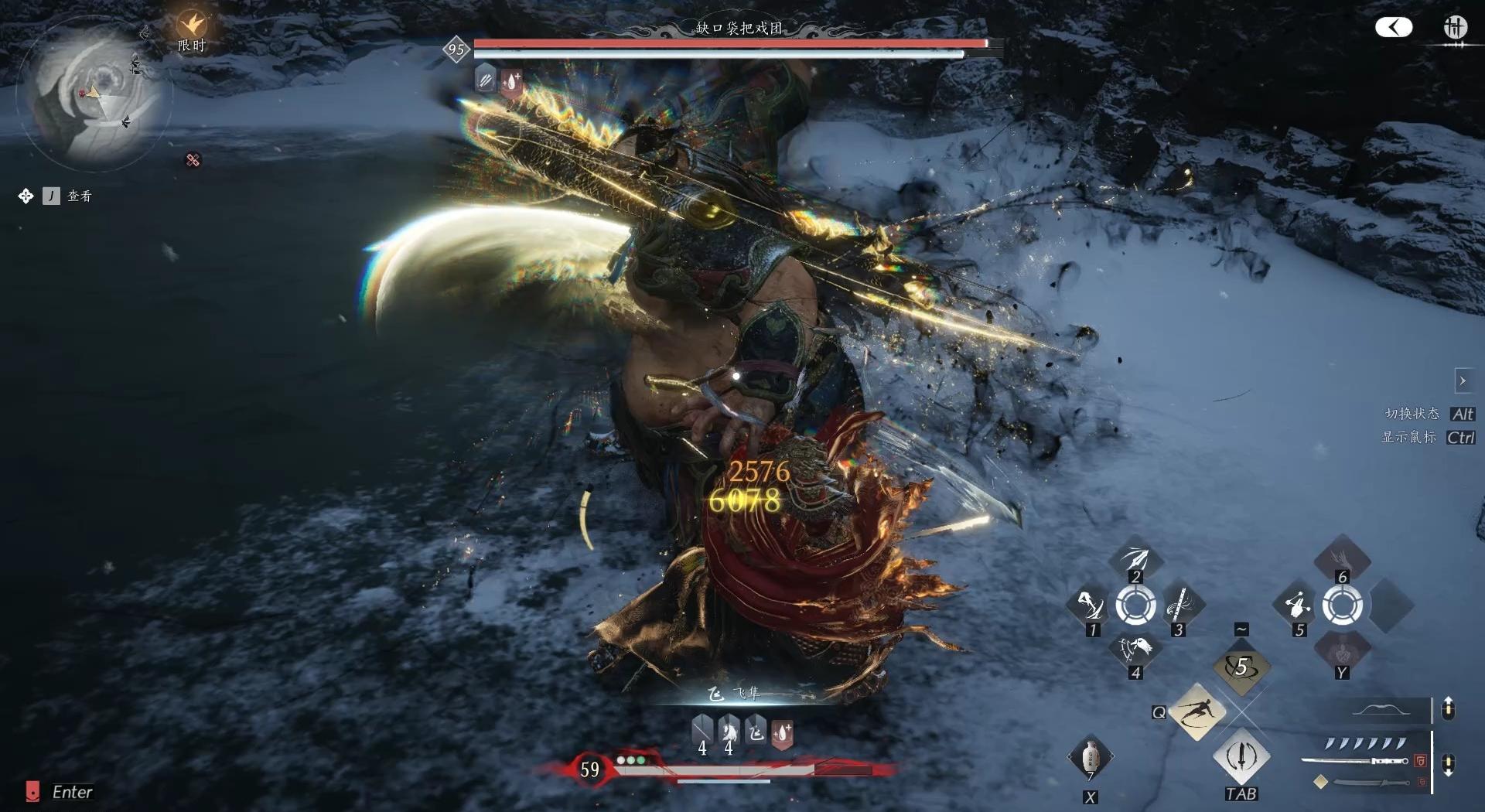The width and height of the screenshot is (1485, 812).
Task: Use the kicking skill in slot 1
Action: pos(1090,606)
